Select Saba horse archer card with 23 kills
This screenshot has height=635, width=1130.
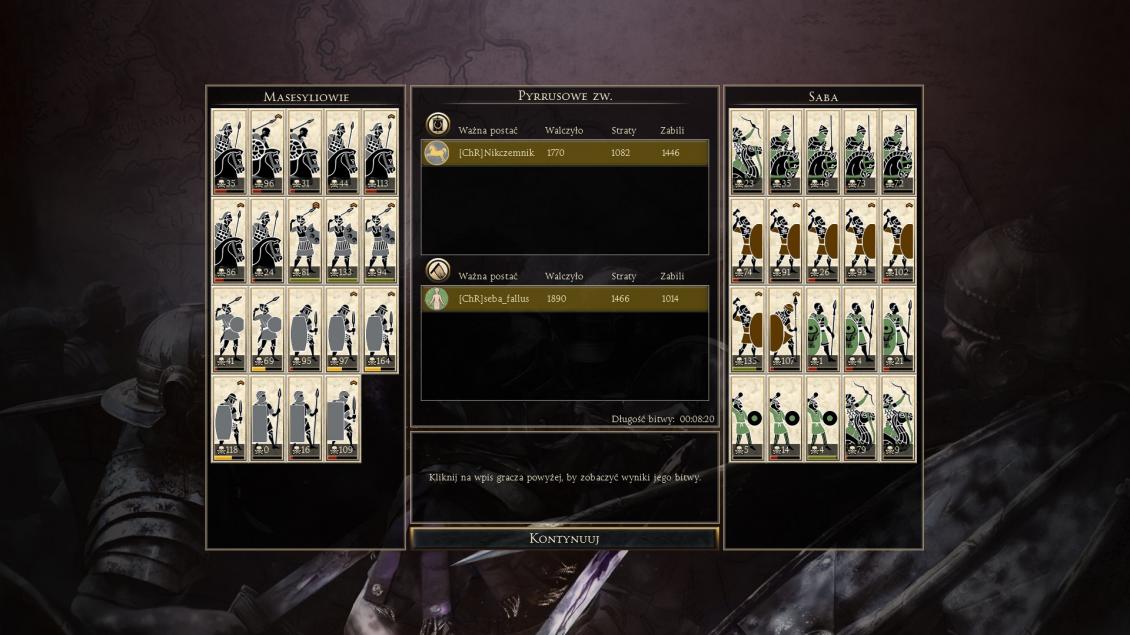(x=747, y=152)
